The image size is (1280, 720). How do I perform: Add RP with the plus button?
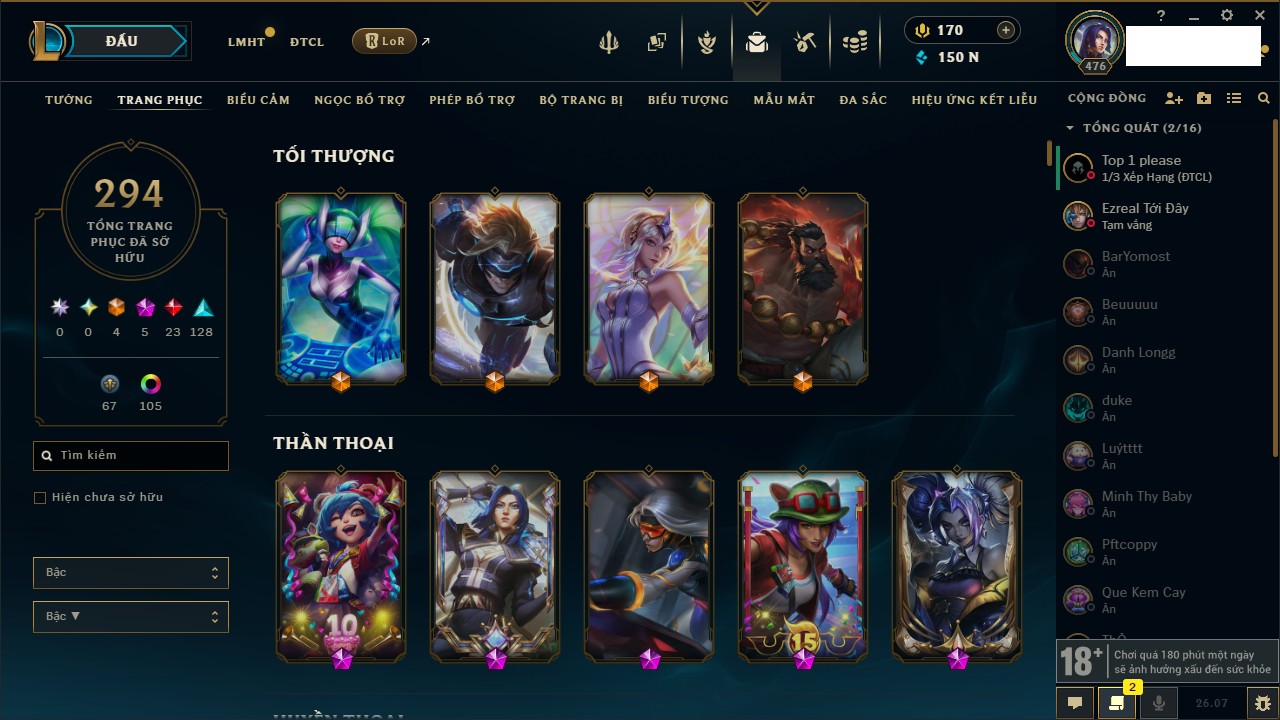(1006, 30)
